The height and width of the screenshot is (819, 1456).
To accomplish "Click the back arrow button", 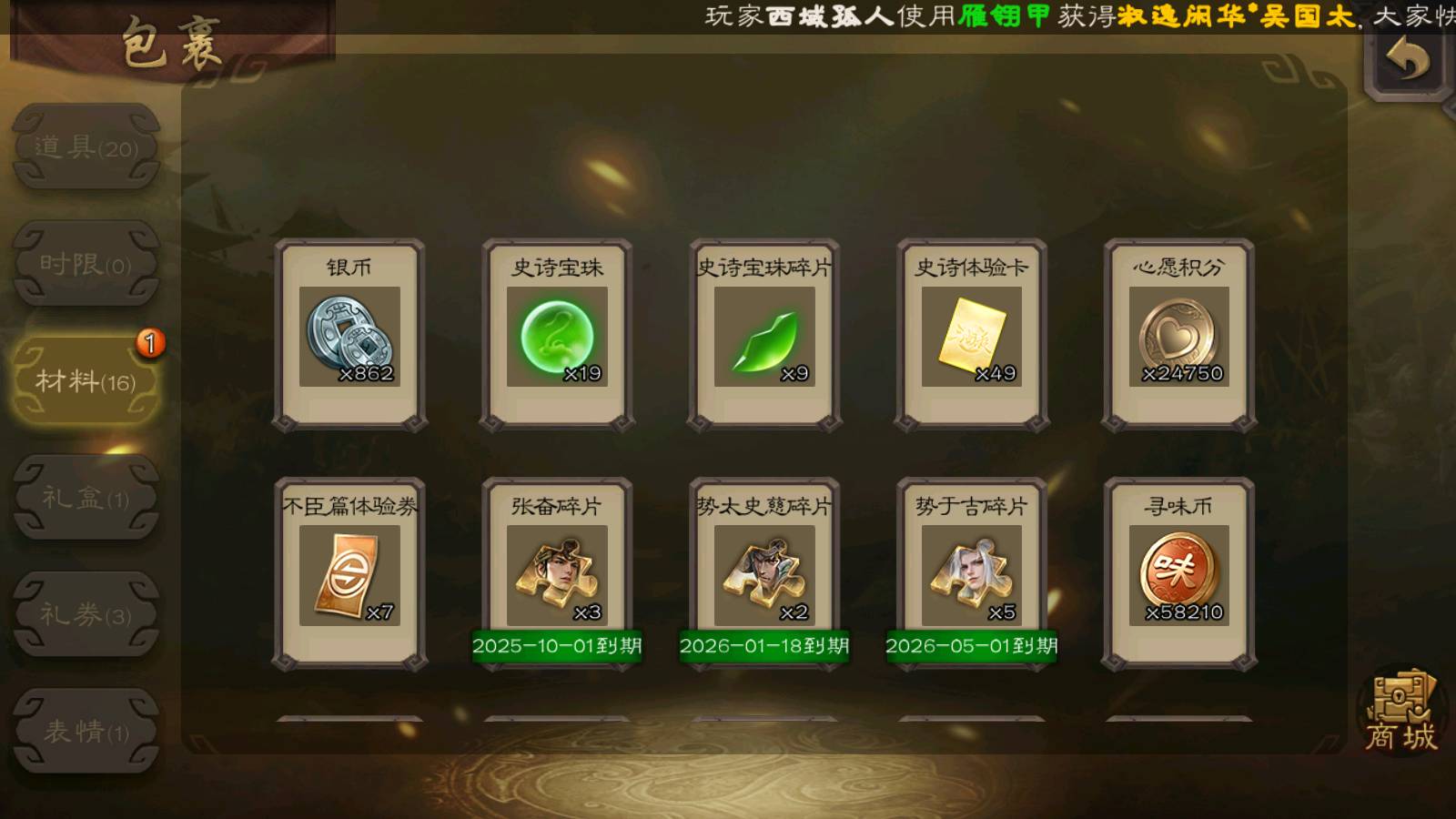I will tap(1406, 61).
